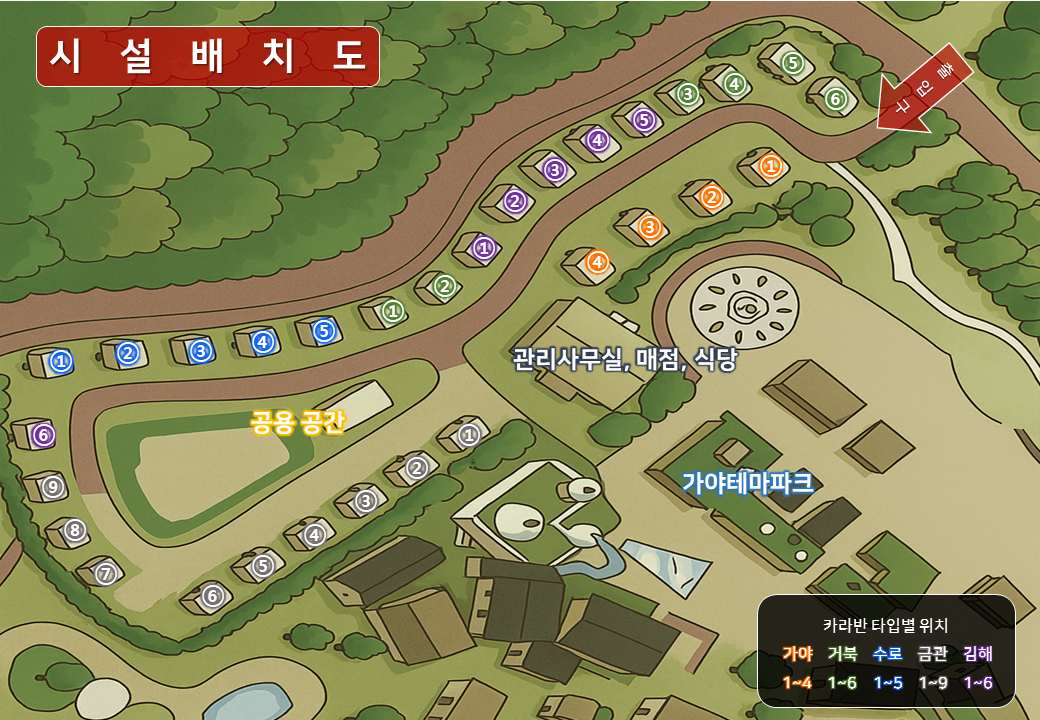Click orange caravan marker number 1

pyautogui.click(x=770, y=166)
